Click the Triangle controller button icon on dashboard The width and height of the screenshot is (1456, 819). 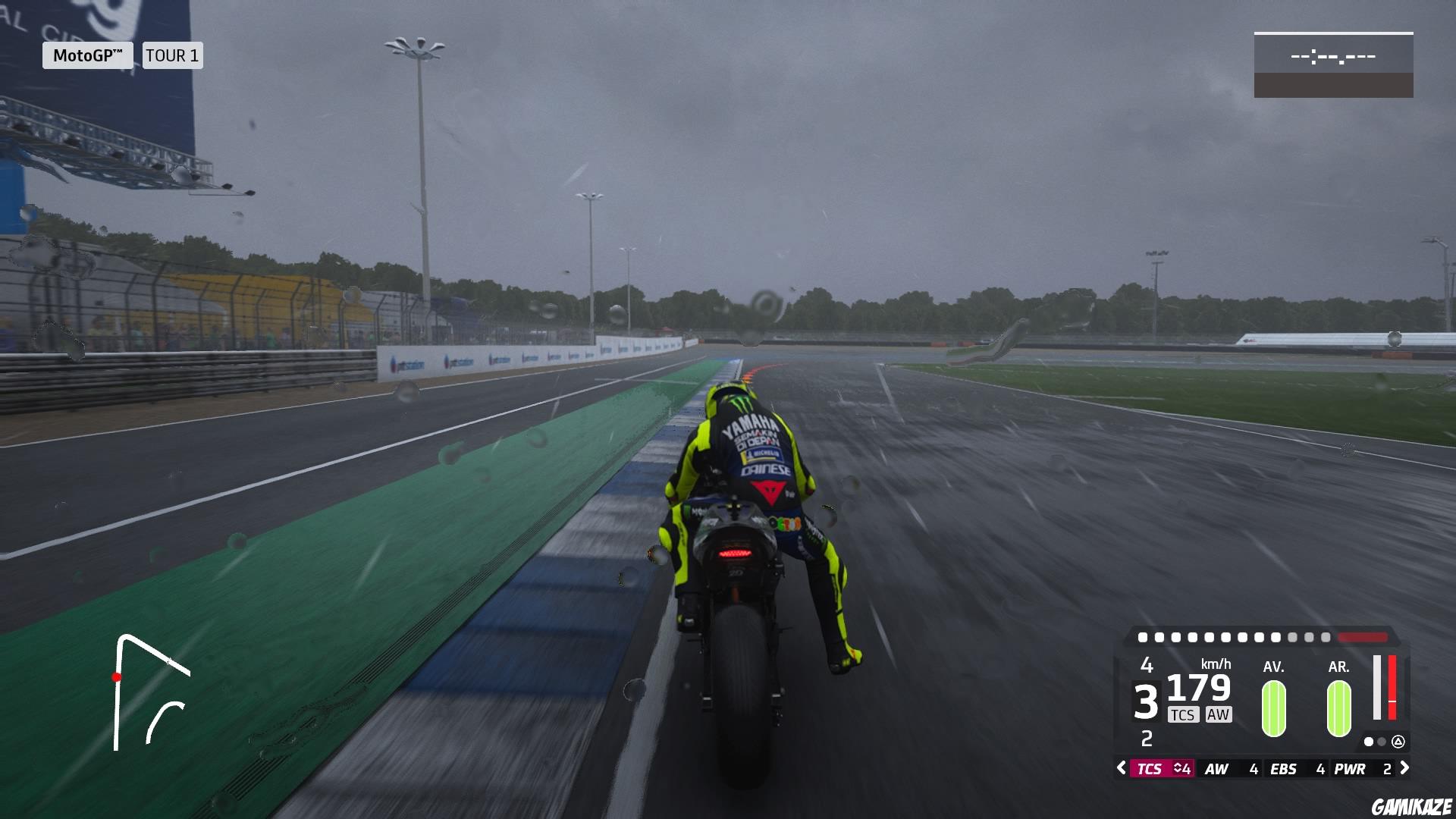coord(1399,741)
